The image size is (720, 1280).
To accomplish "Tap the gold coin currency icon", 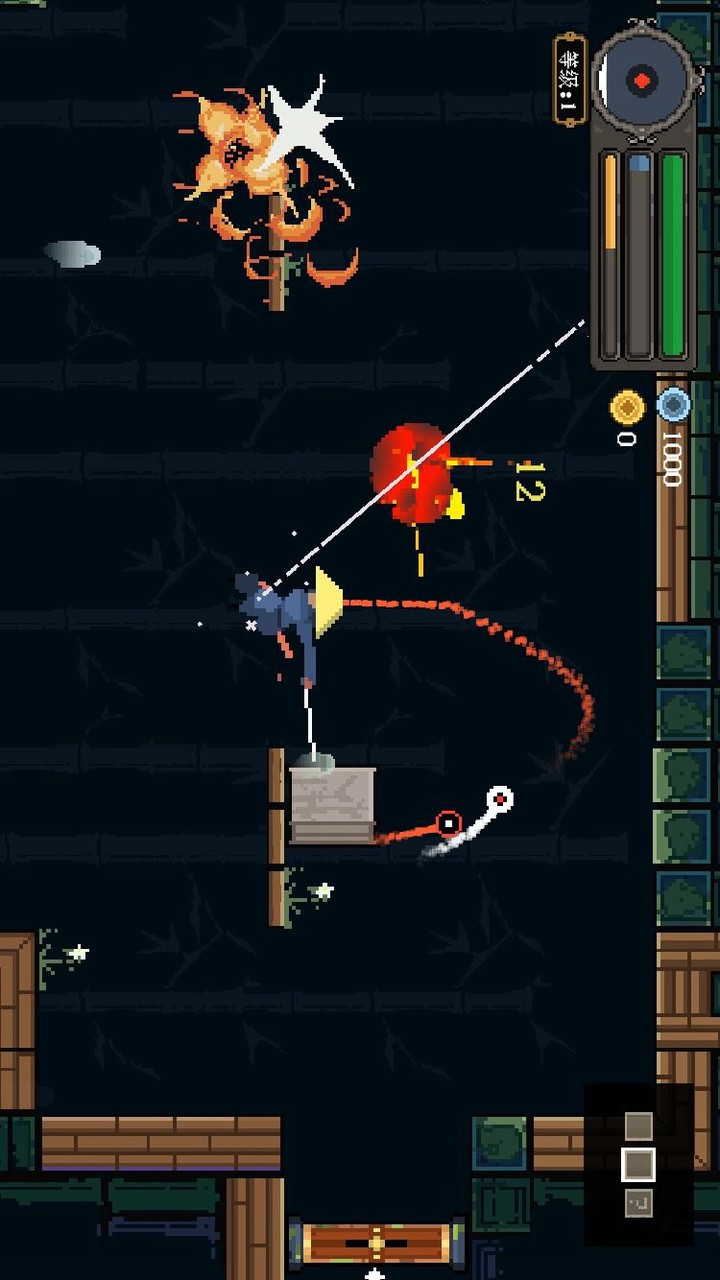I will pyautogui.click(x=627, y=407).
